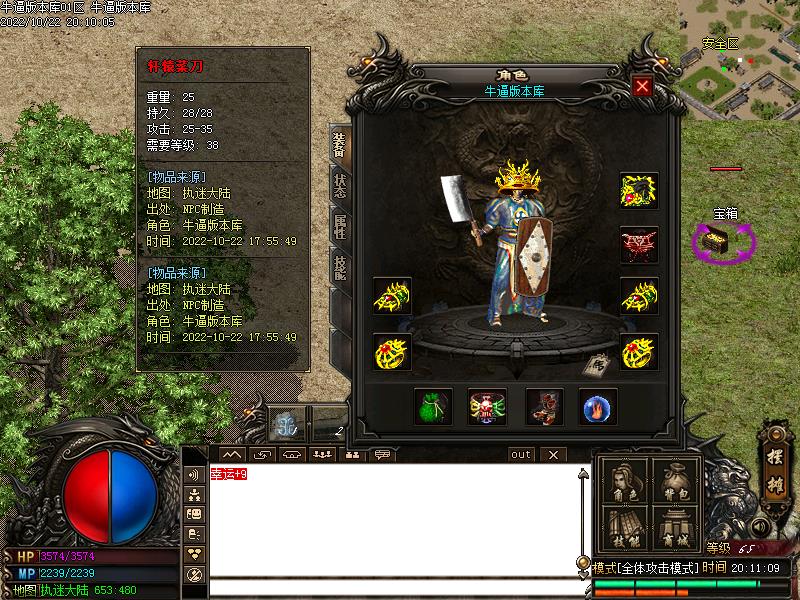Viewport: 800px width, 600px height.
Task: Select the skull-faced belt slot
Action: click(487, 406)
